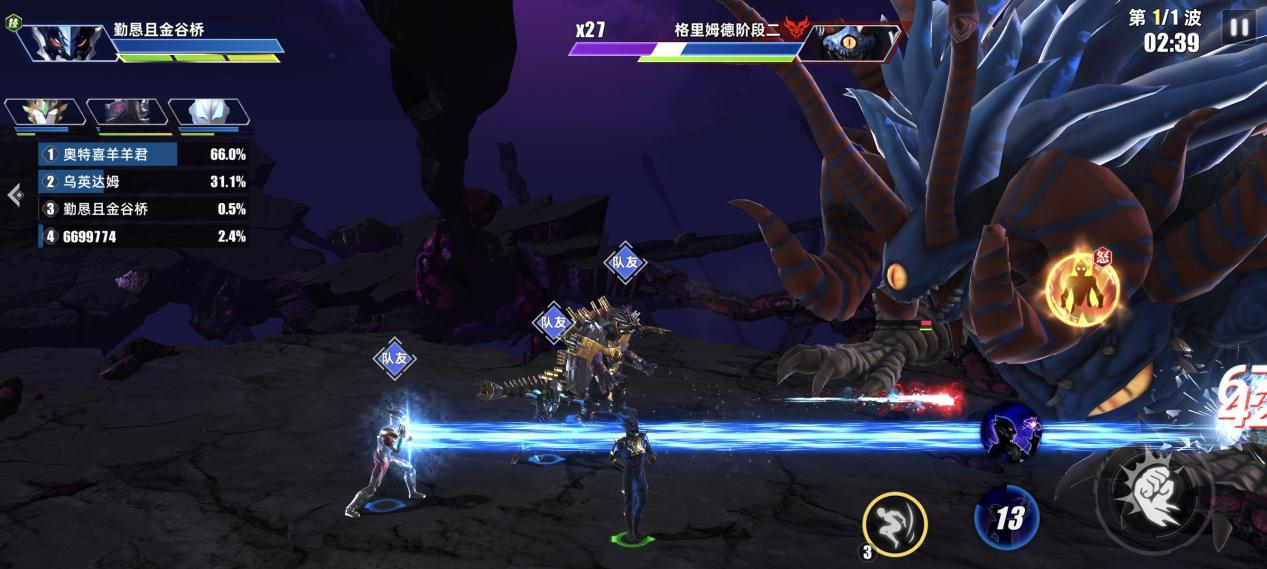Select the silver Ultraman teammate portrait

coord(207,113)
